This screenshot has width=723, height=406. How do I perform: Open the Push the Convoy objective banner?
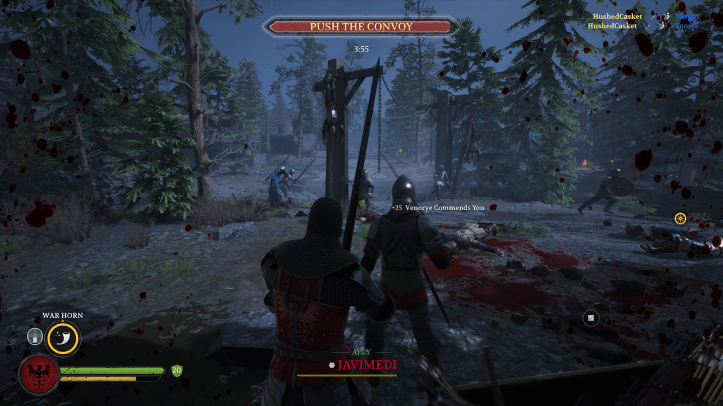(x=361, y=26)
